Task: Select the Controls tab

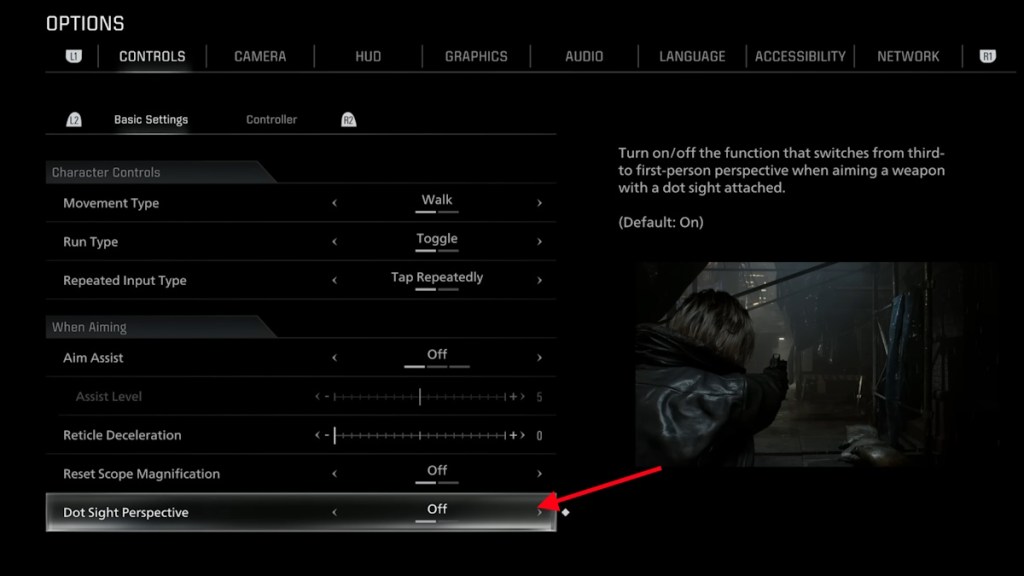Action: [152, 56]
